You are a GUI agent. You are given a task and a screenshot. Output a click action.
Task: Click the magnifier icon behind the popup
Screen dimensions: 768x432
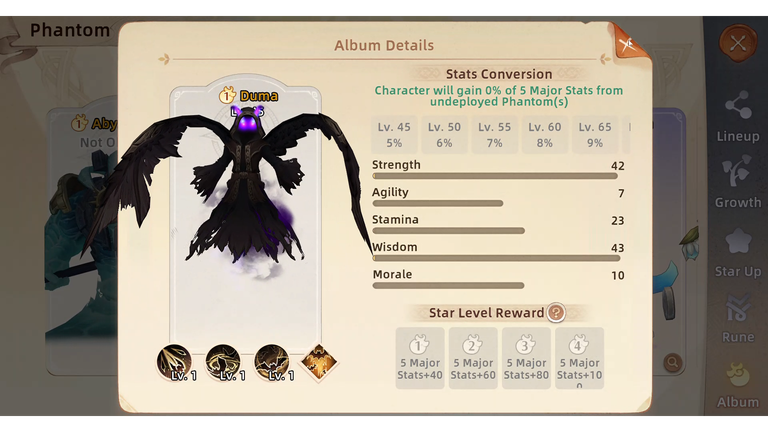[673, 362]
